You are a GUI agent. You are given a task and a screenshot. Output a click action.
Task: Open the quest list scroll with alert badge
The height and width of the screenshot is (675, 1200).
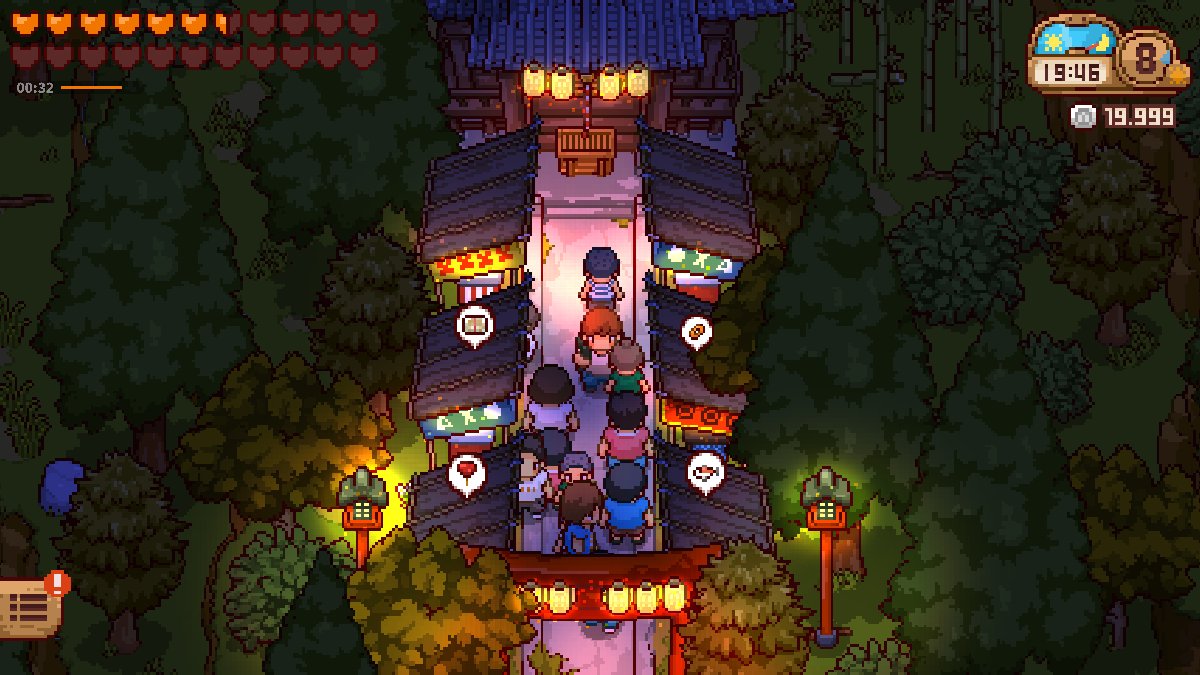[28, 604]
